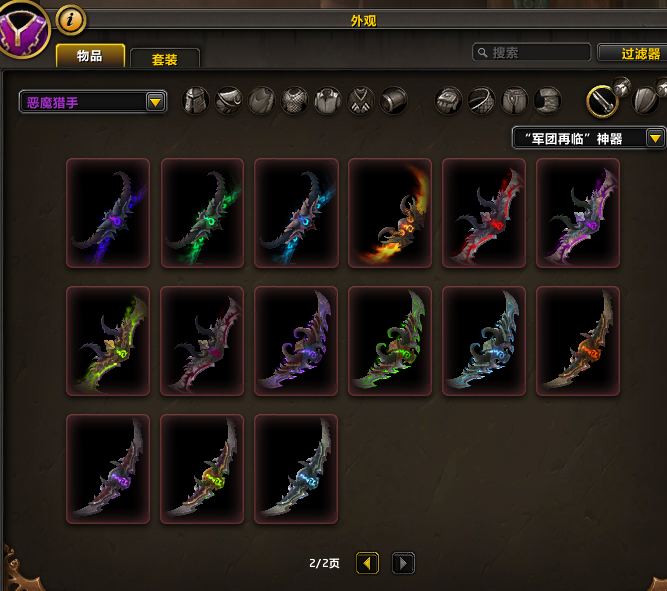Screen dimensions: 667x591
Task: Go to the previous page
Action: click(367, 563)
